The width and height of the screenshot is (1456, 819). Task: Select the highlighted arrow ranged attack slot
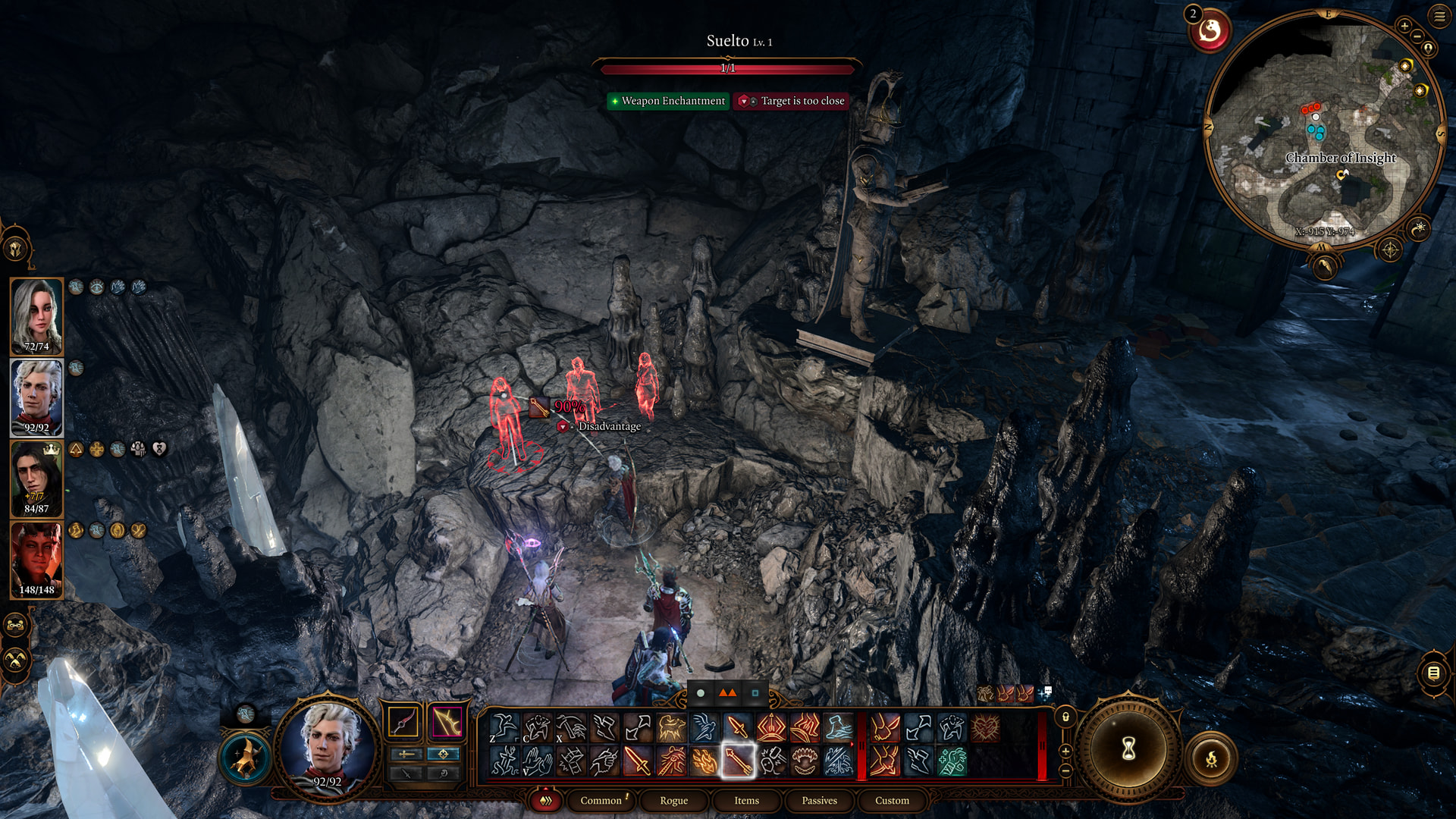click(x=737, y=761)
